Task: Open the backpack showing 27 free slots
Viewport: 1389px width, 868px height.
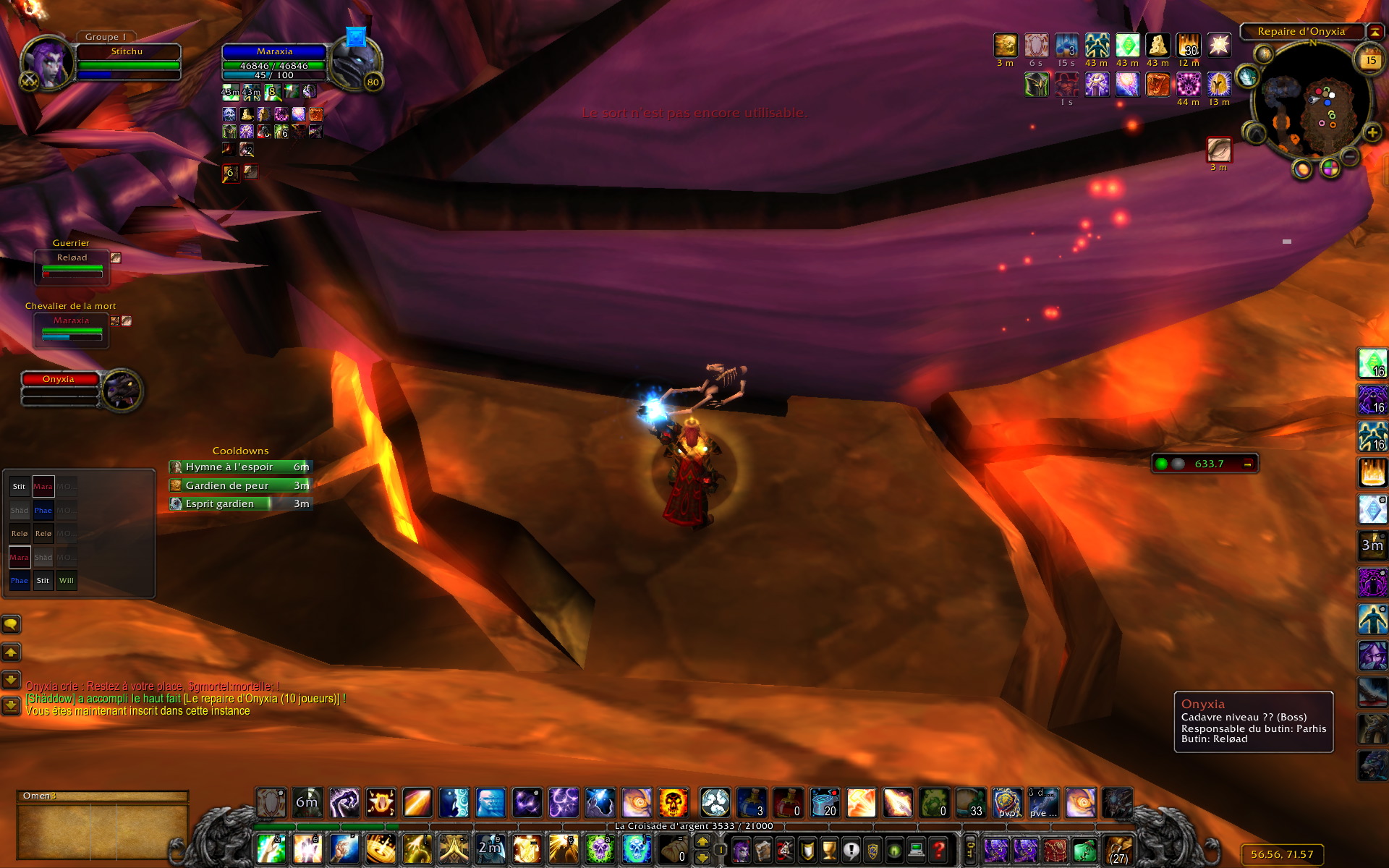Action: point(1118,849)
